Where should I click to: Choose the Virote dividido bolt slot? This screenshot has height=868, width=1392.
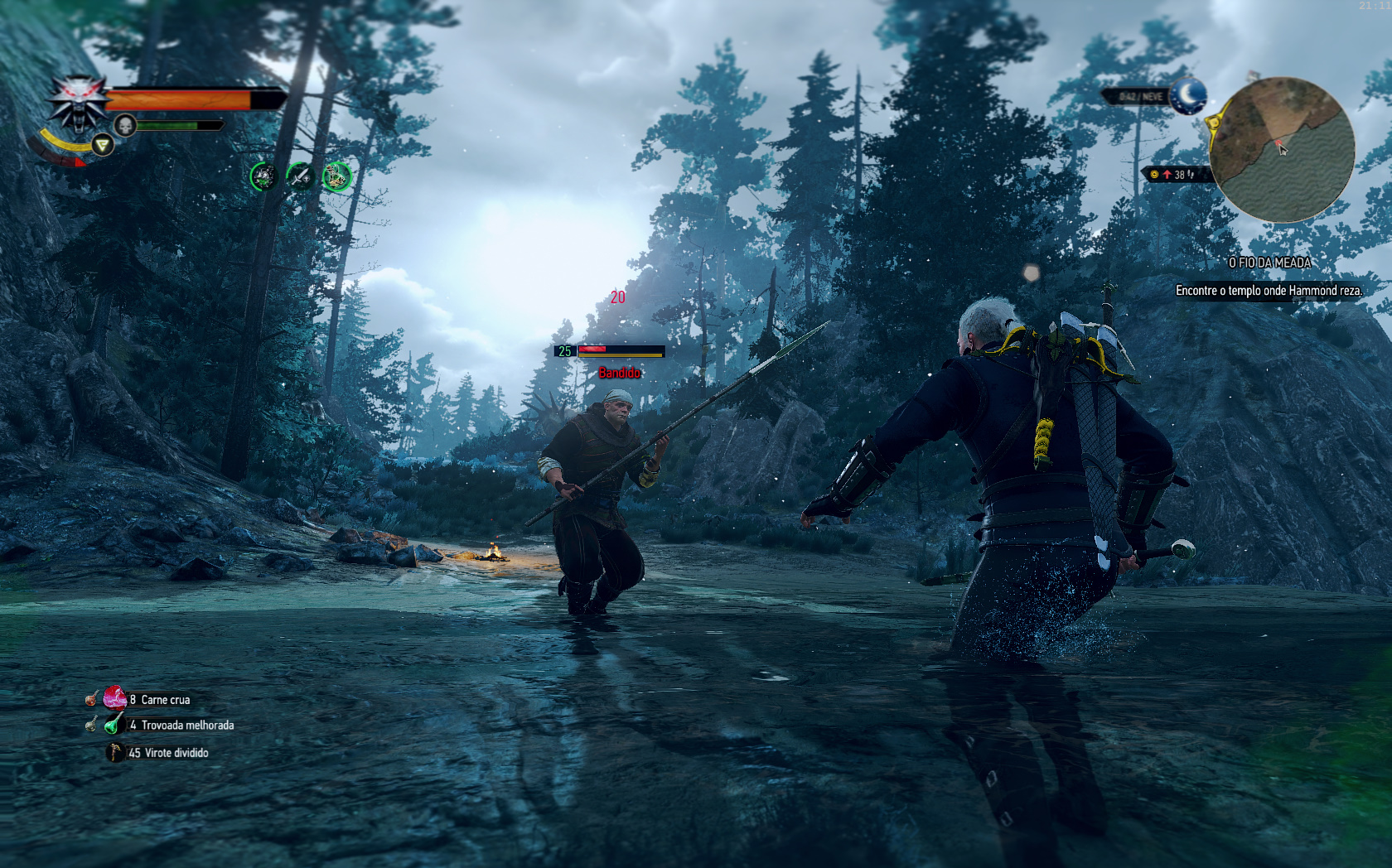(x=114, y=752)
